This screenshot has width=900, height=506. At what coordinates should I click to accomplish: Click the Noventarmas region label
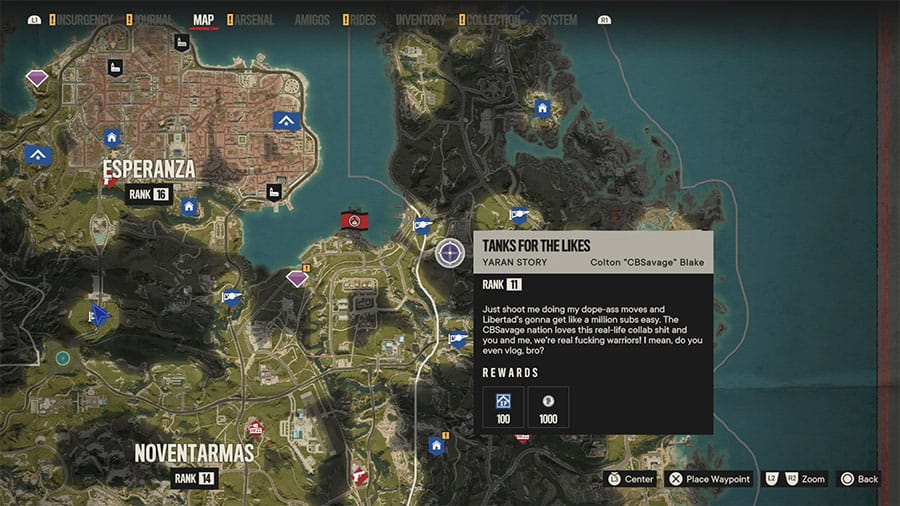pyautogui.click(x=194, y=453)
